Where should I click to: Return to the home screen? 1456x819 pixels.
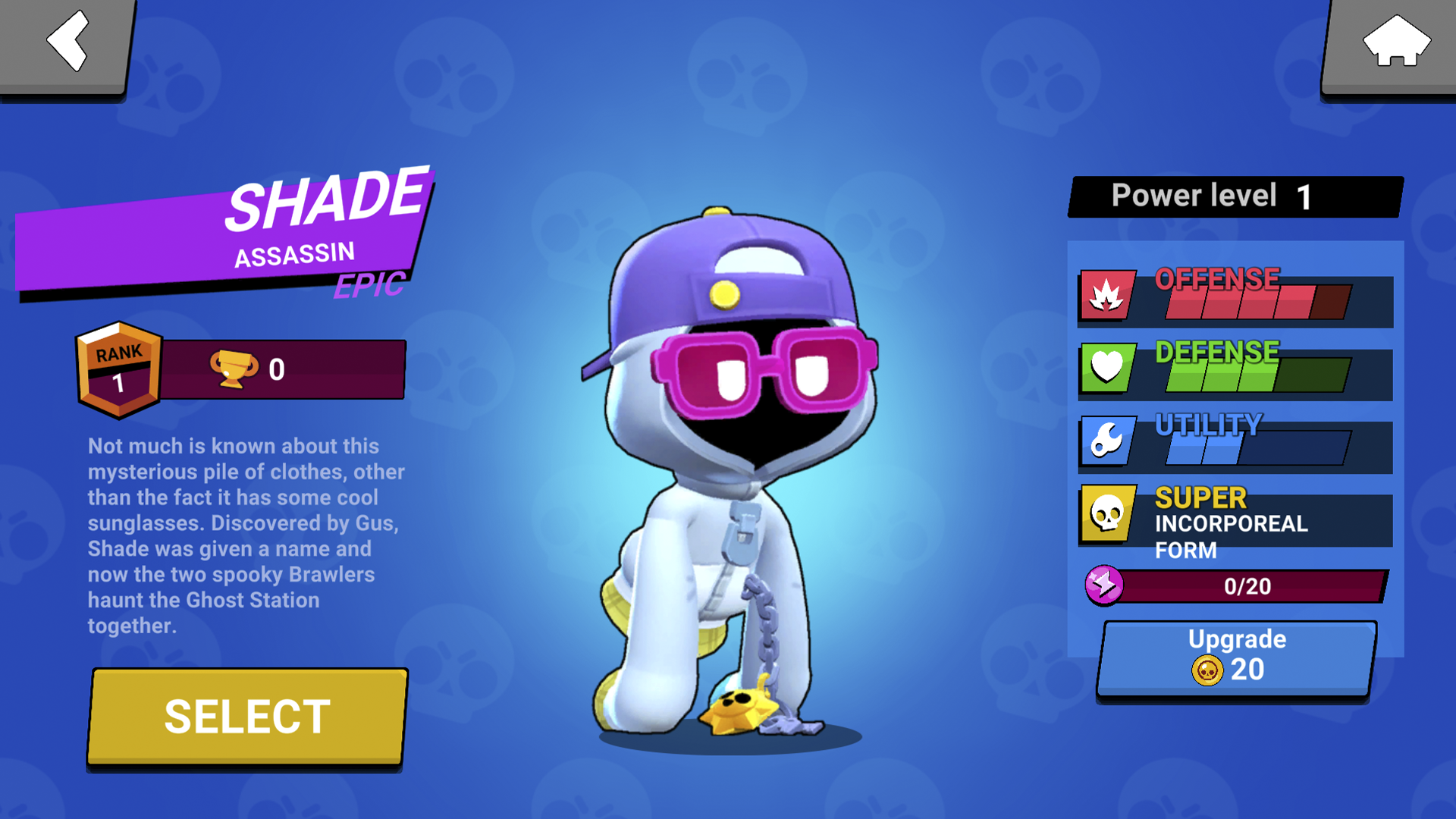1394,44
